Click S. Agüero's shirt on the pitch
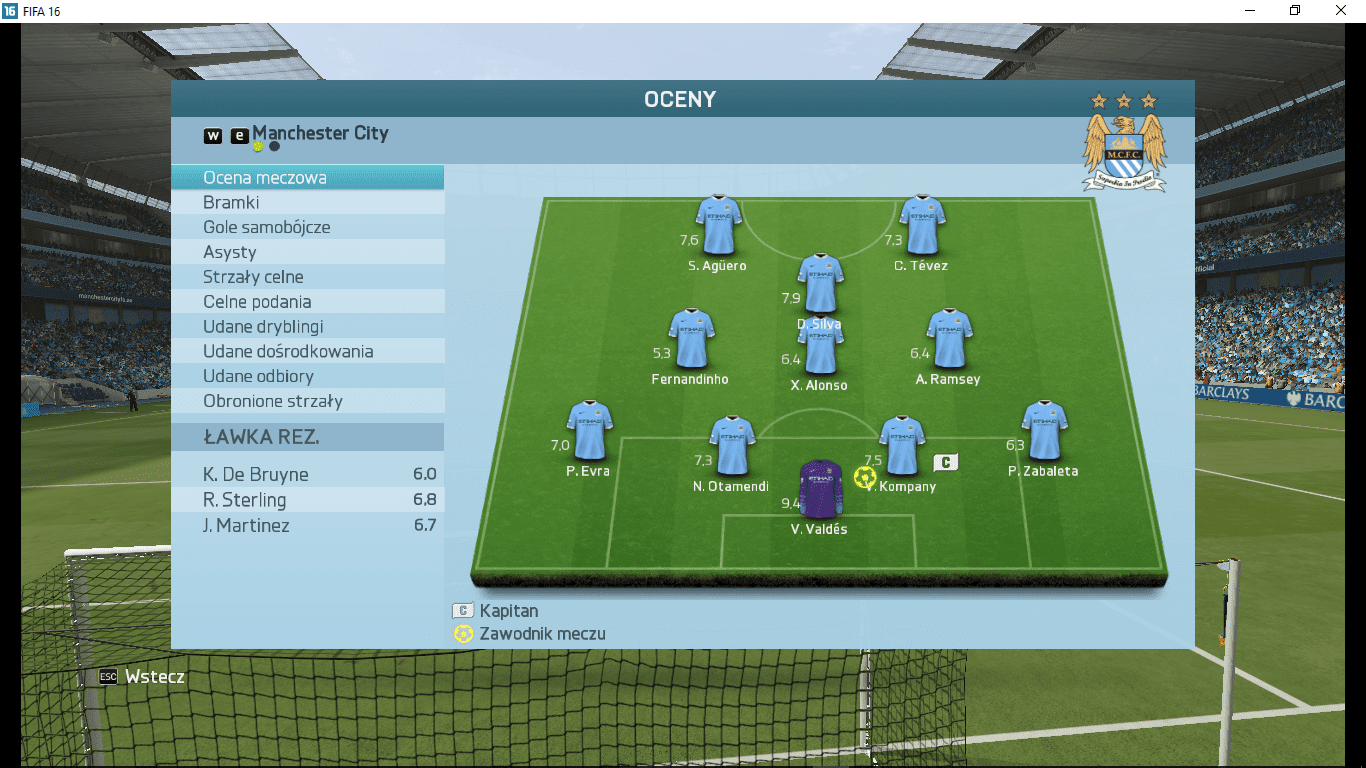Image resolution: width=1366 pixels, height=768 pixels. (719, 226)
